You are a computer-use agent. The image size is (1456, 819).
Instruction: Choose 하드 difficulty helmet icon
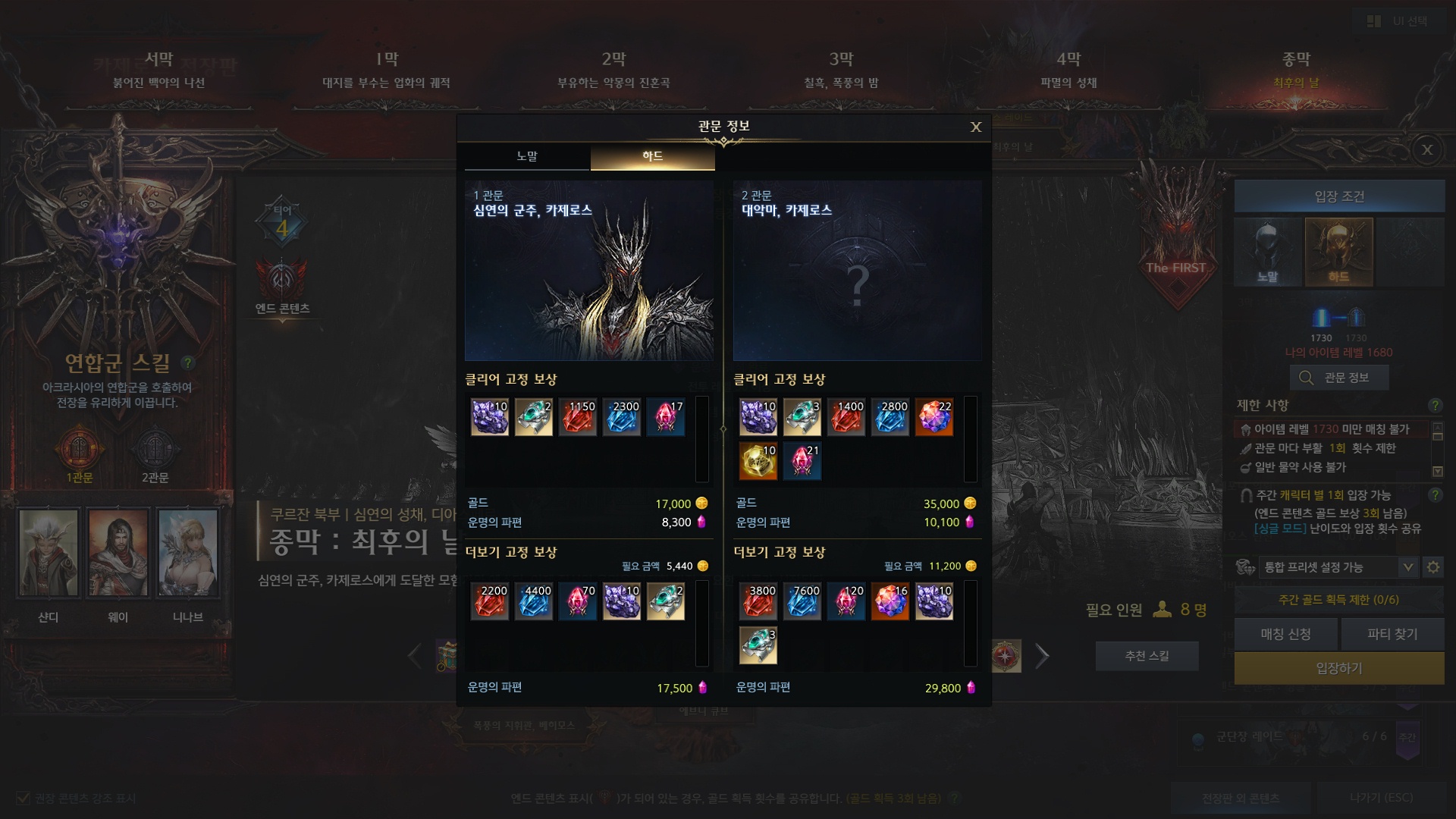point(1338,252)
